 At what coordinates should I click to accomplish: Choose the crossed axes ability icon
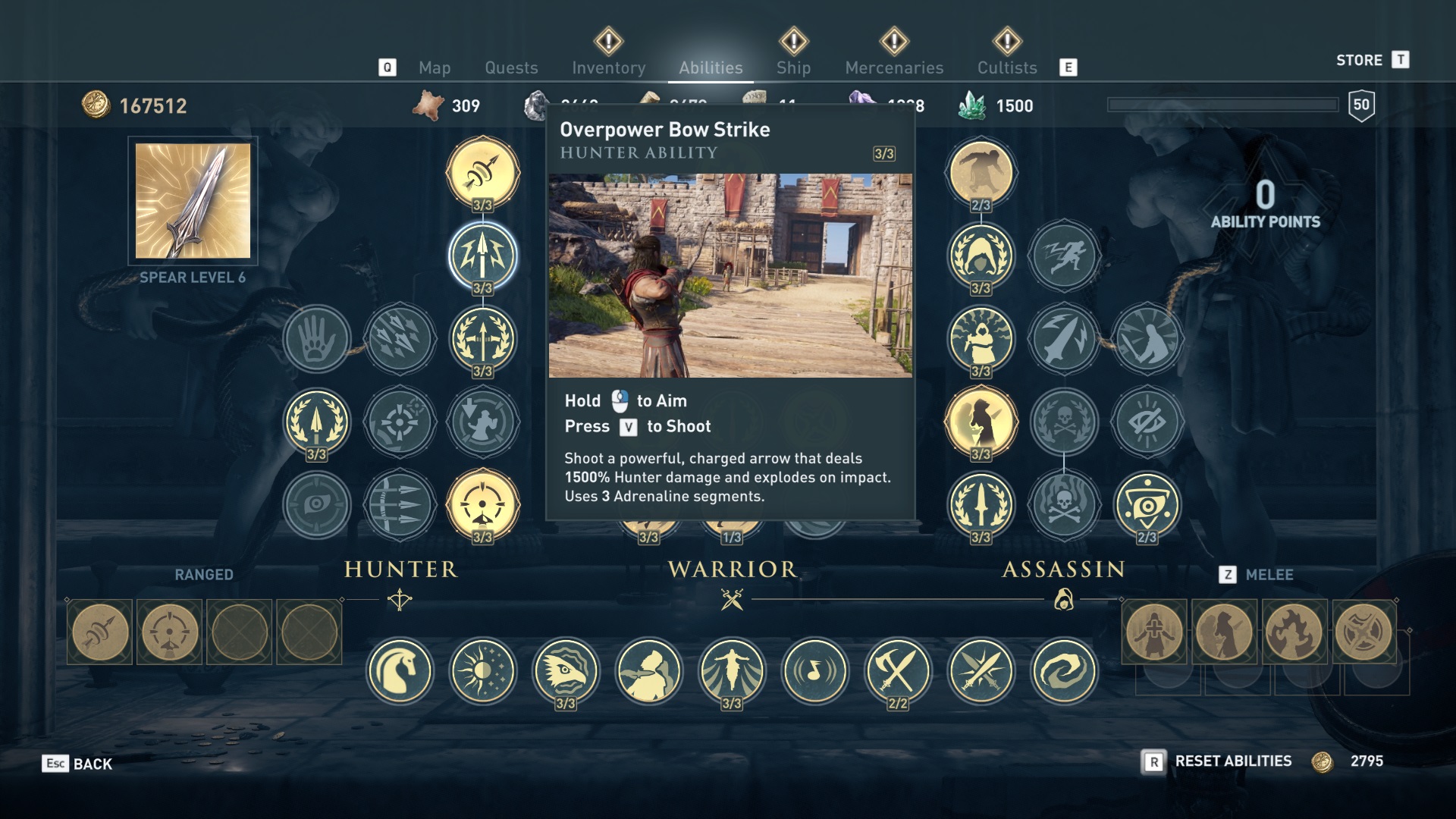point(898,671)
